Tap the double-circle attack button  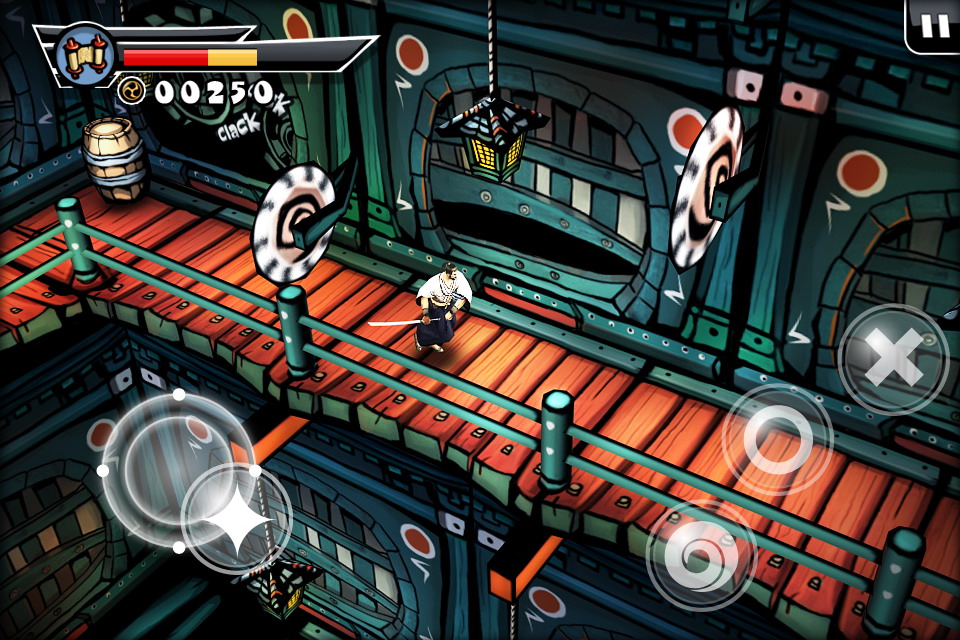tap(701, 553)
